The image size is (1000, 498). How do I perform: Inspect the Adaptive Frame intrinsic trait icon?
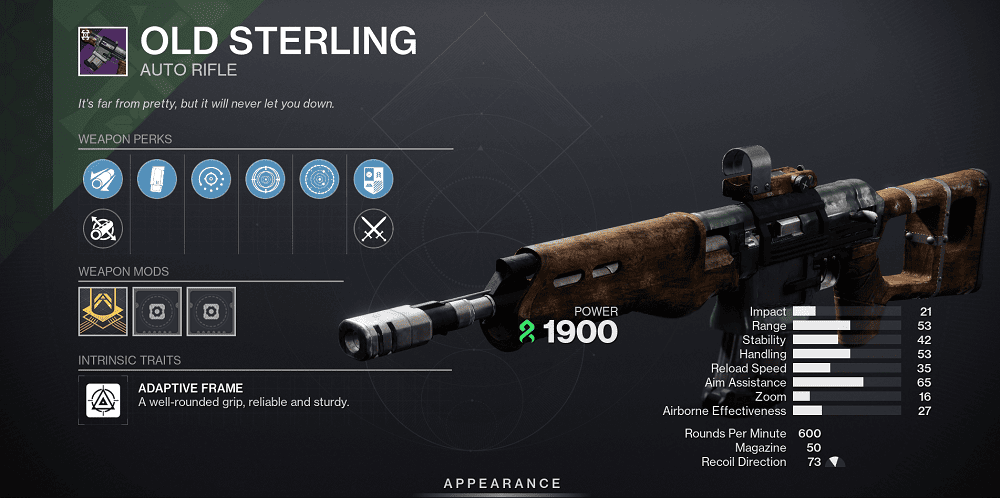[103, 399]
